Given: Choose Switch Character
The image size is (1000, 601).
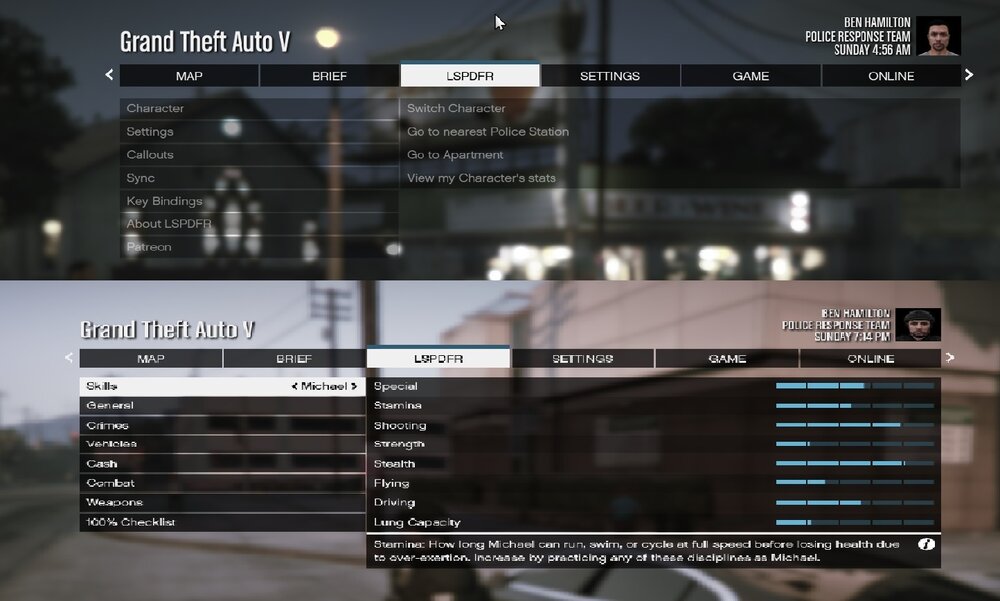Looking at the screenshot, I should [x=456, y=108].
